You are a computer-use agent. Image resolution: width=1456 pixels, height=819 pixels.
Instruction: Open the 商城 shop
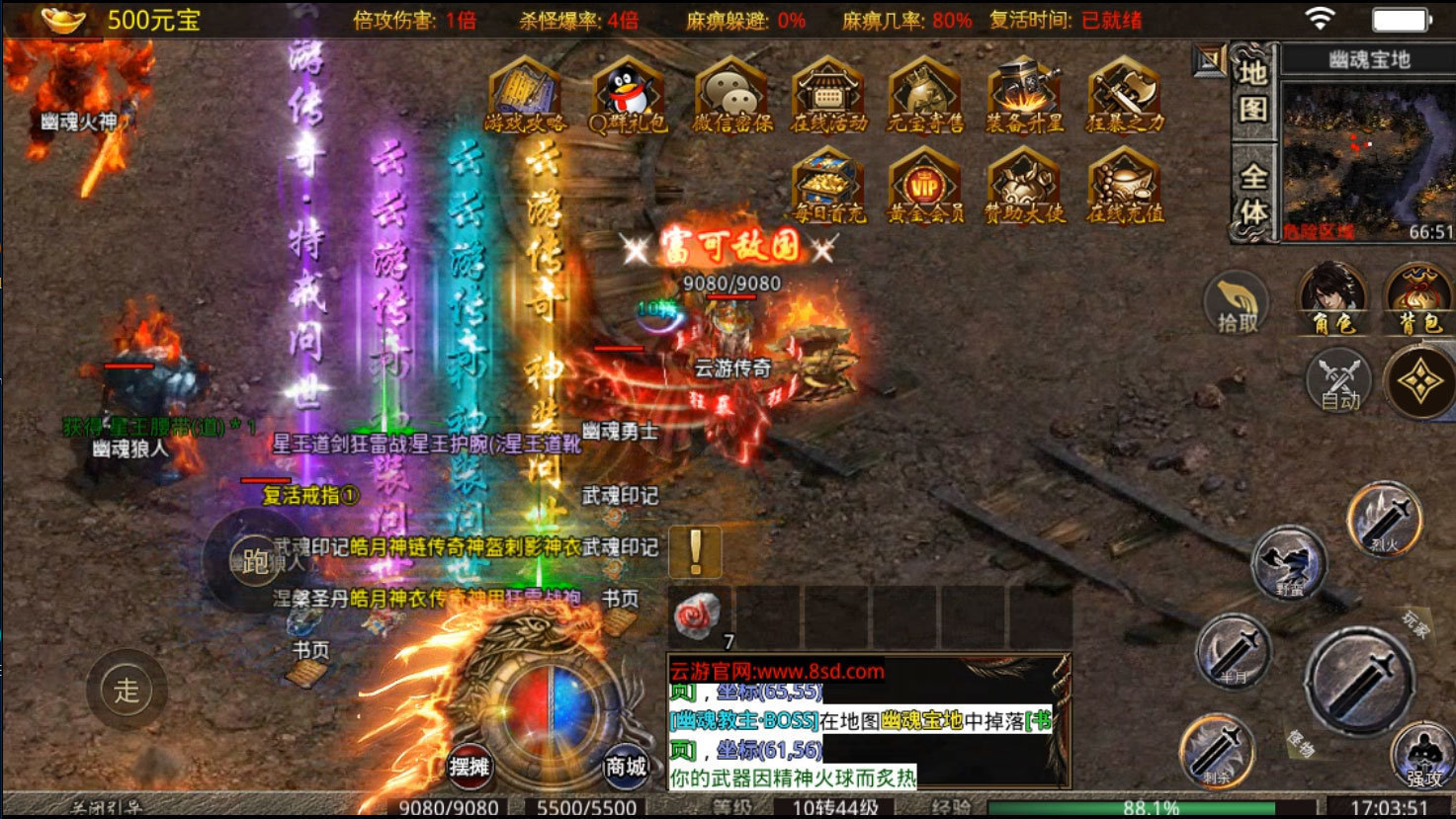tap(626, 766)
